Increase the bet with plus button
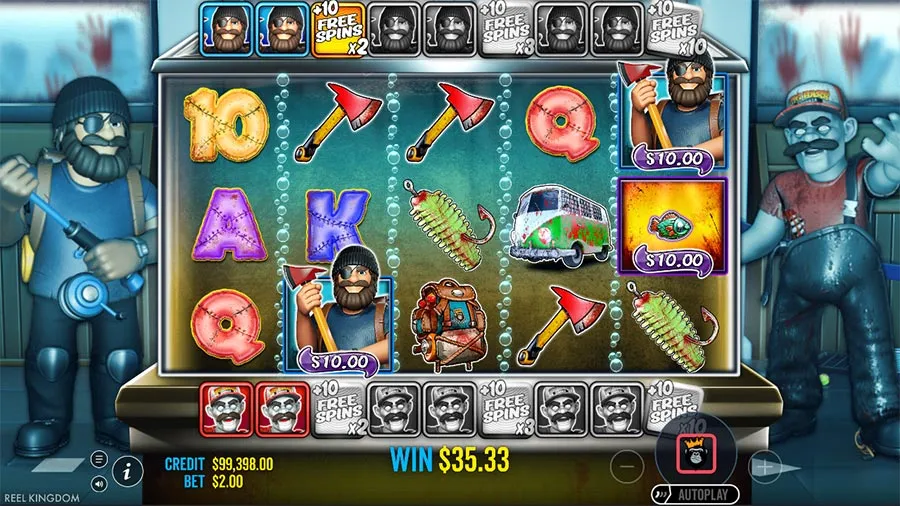The image size is (900, 506). coord(764,465)
